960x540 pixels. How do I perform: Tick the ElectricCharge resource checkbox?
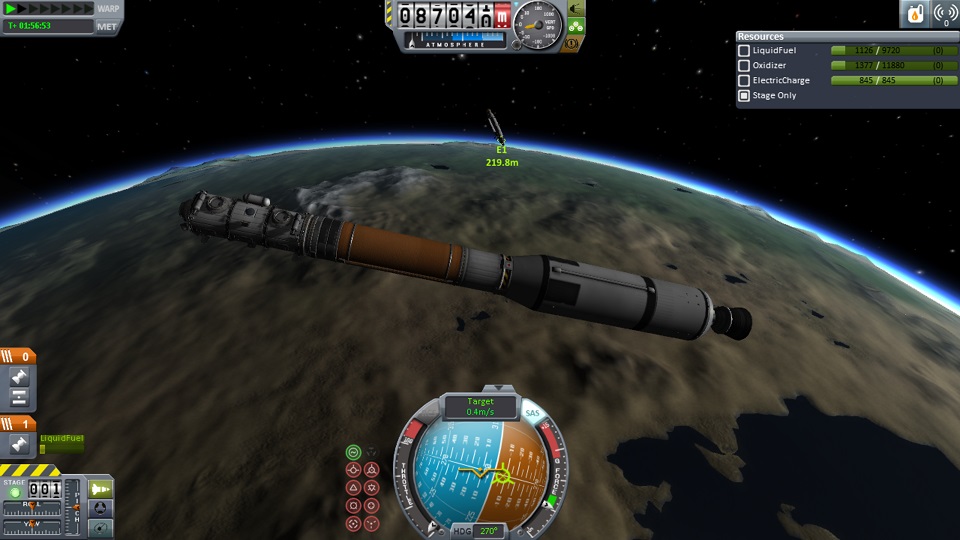tap(744, 81)
